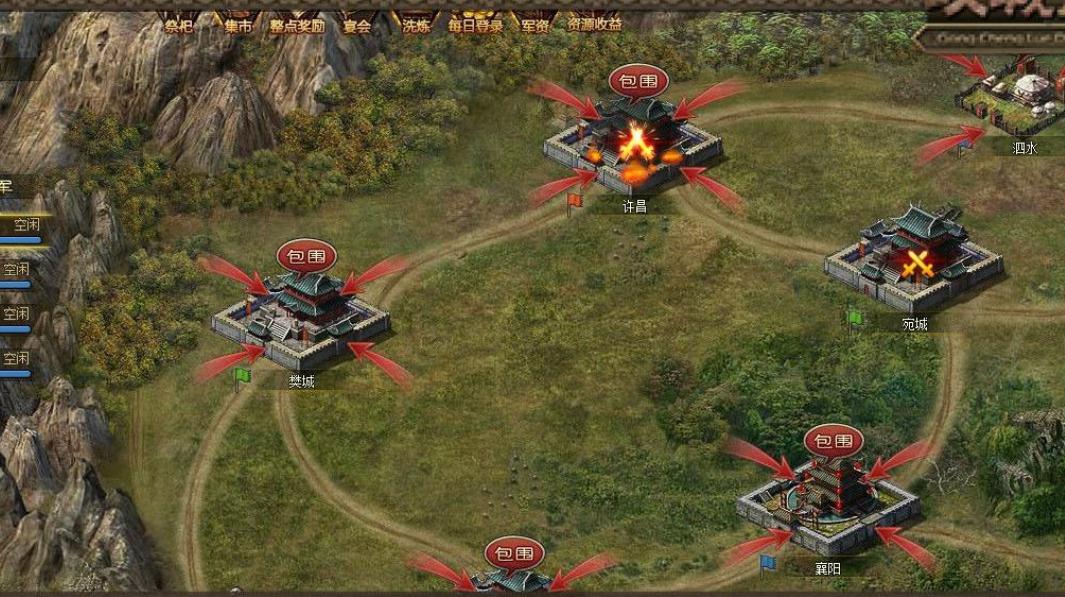
Task: Open the 军资 military supplies menu
Action: pyautogui.click(x=535, y=26)
